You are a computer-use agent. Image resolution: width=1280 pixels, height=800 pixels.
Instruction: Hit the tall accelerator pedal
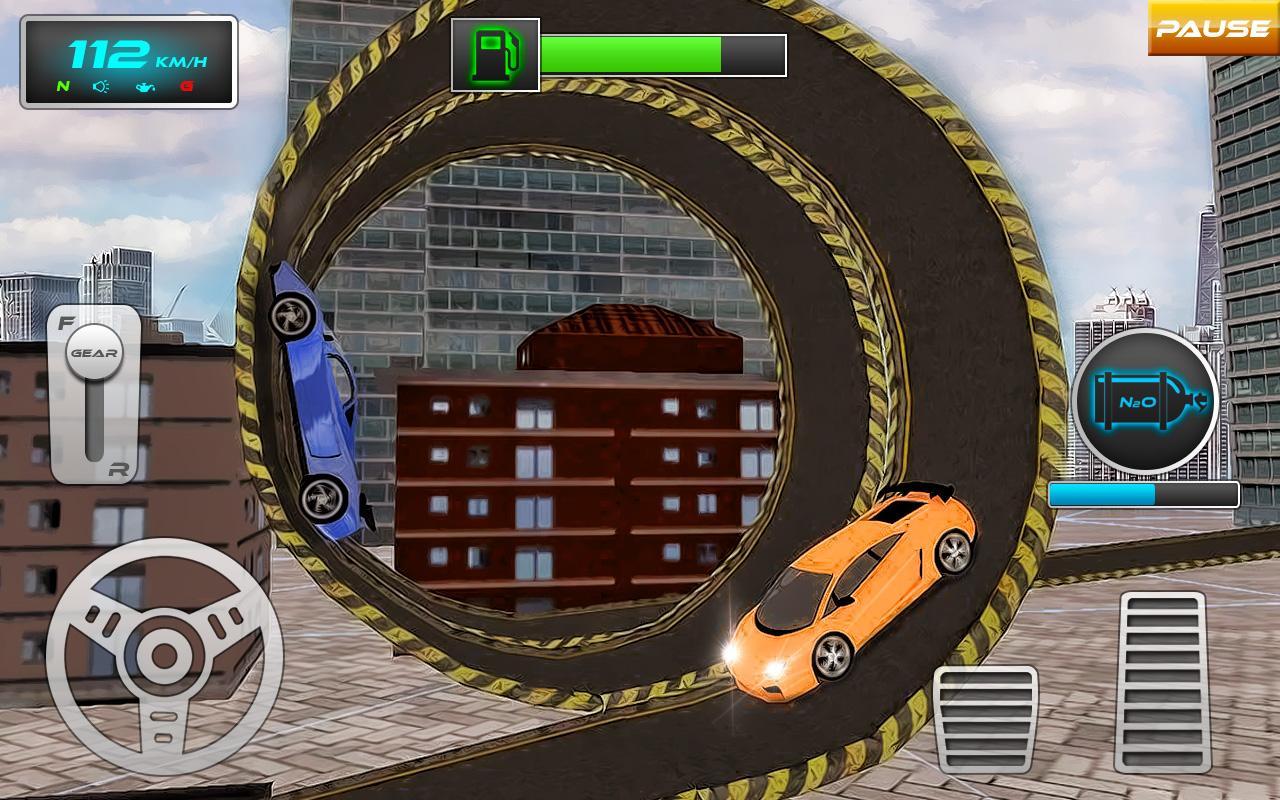coord(1162,680)
